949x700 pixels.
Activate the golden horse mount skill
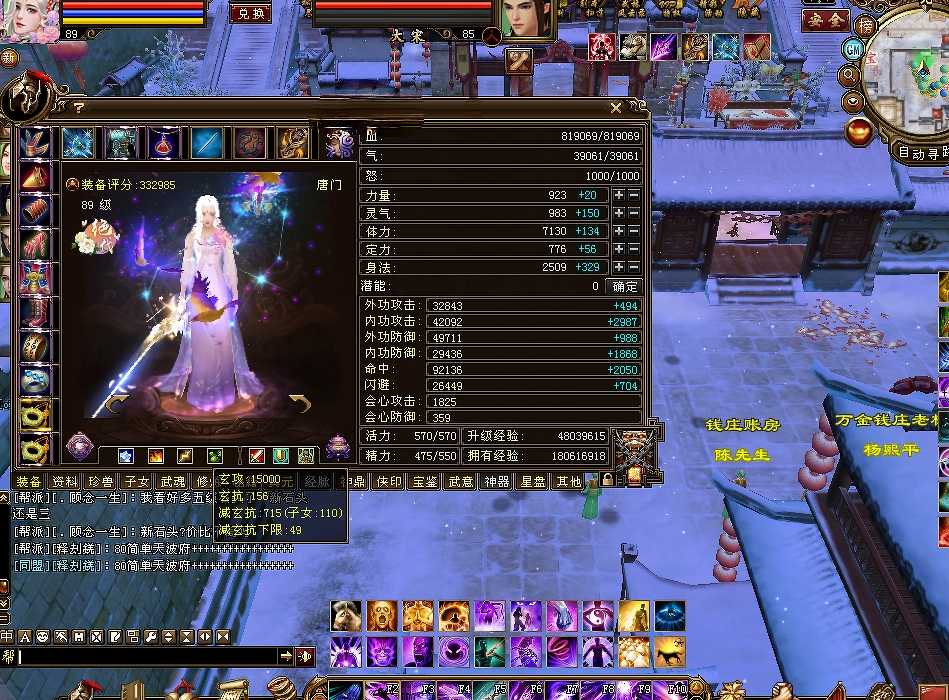pos(669,652)
